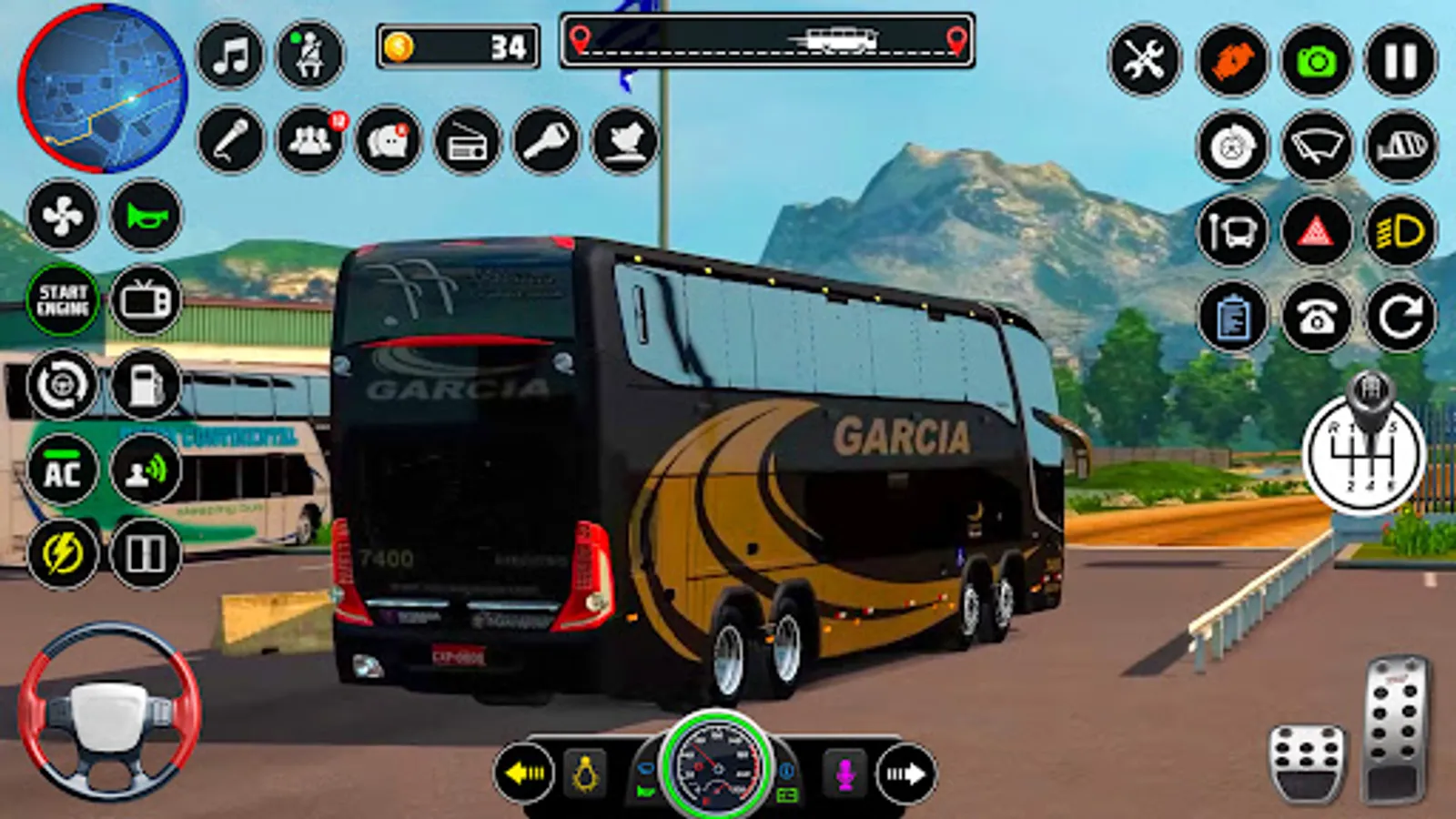Signal right with the white arrow
Viewport: 1456px width, 819px height.
click(905, 773)
